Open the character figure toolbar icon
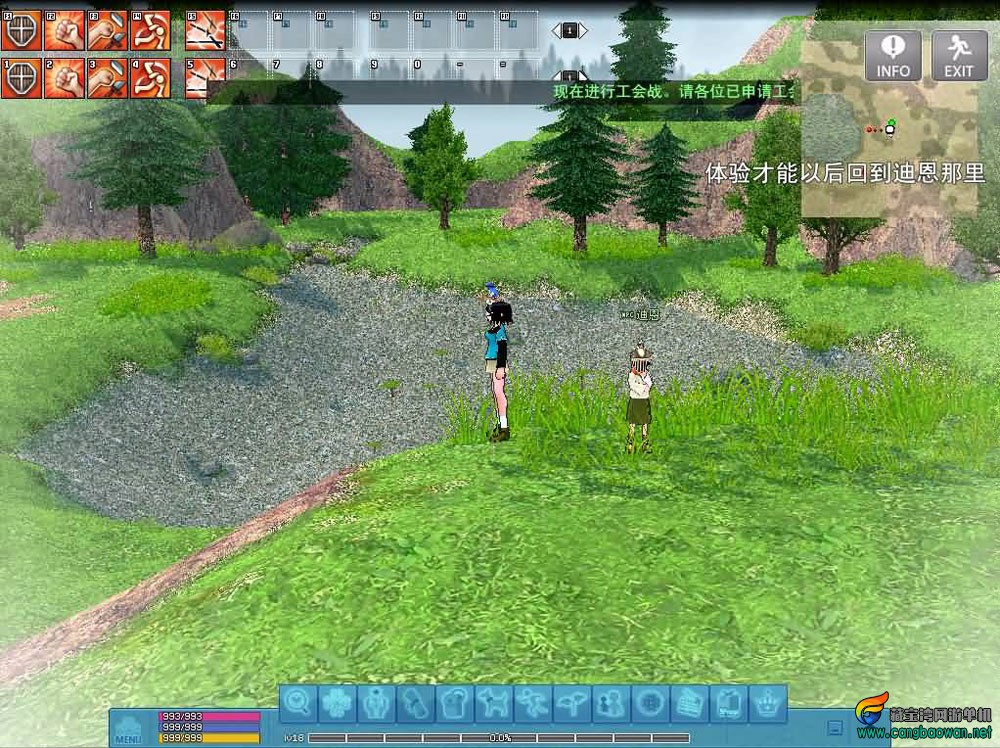Image resolution: width=1000 pixels, height=748 pixels. tap(376, 704)
